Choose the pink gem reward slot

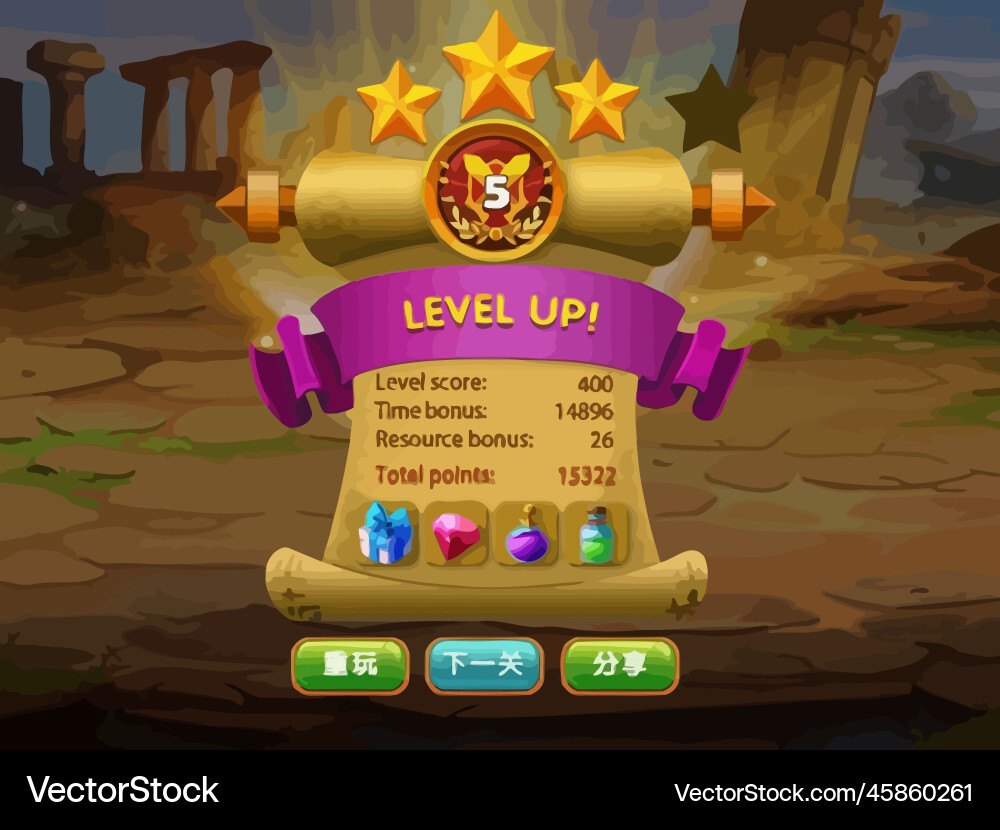456,537
